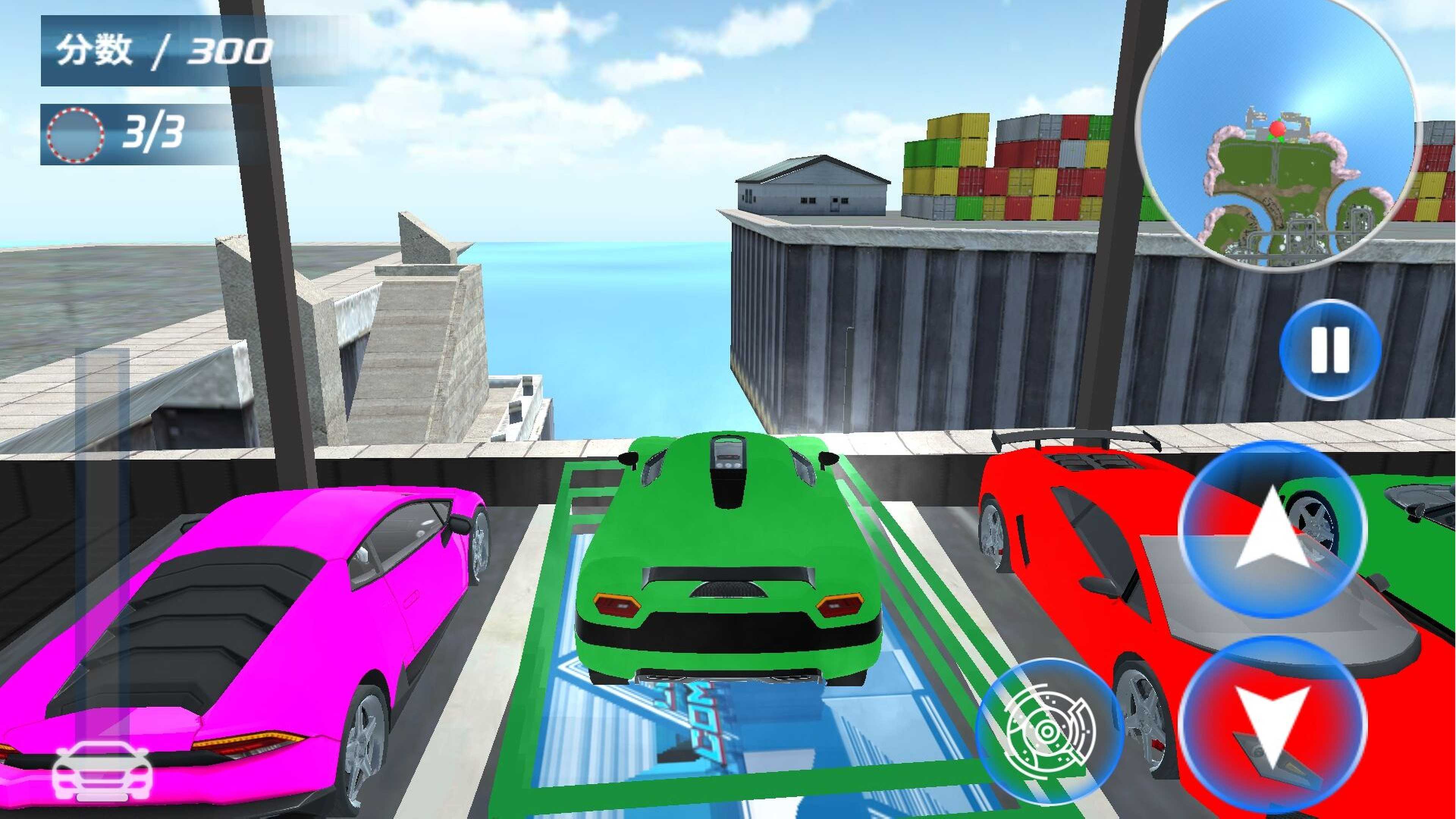Pause the game with the pause button
Image resolution: width=1456 pixels, height=819 pixels.
pos(1329,350)
